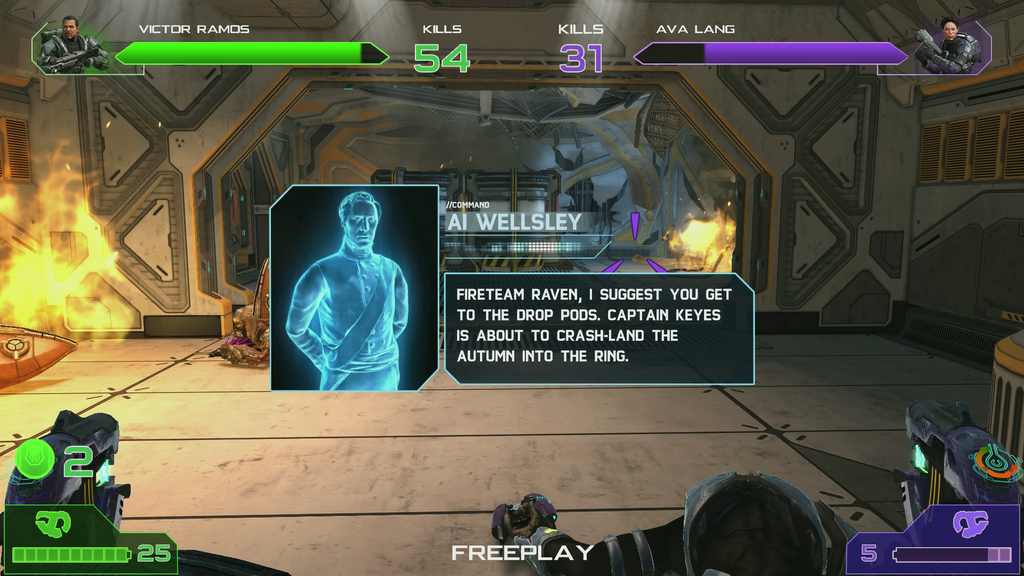The height and width of the screenshot is (576, 1024).
Task: Select the purple weapon icon
Action: (969, 522)
